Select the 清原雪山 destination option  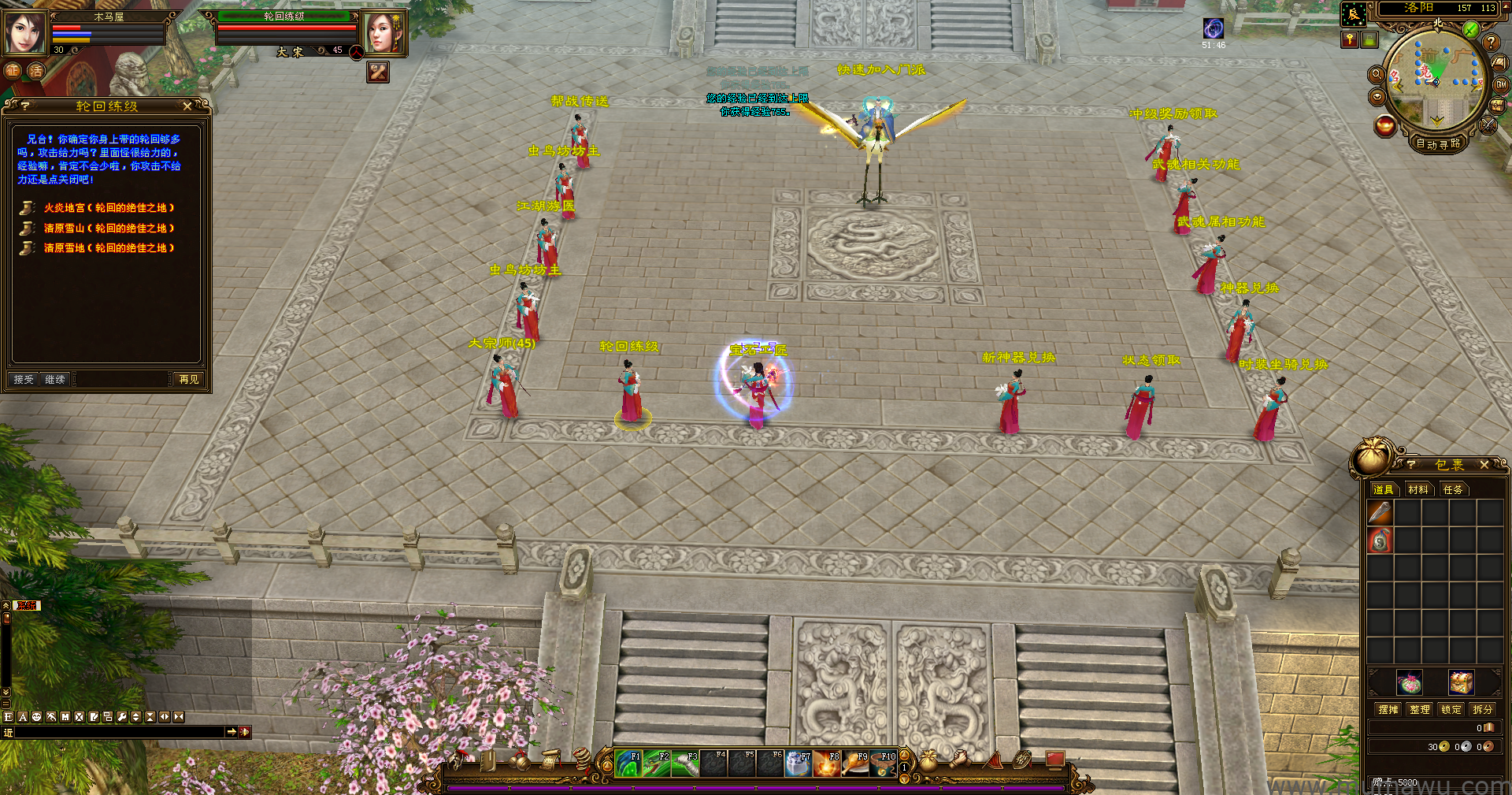[108, 228]
